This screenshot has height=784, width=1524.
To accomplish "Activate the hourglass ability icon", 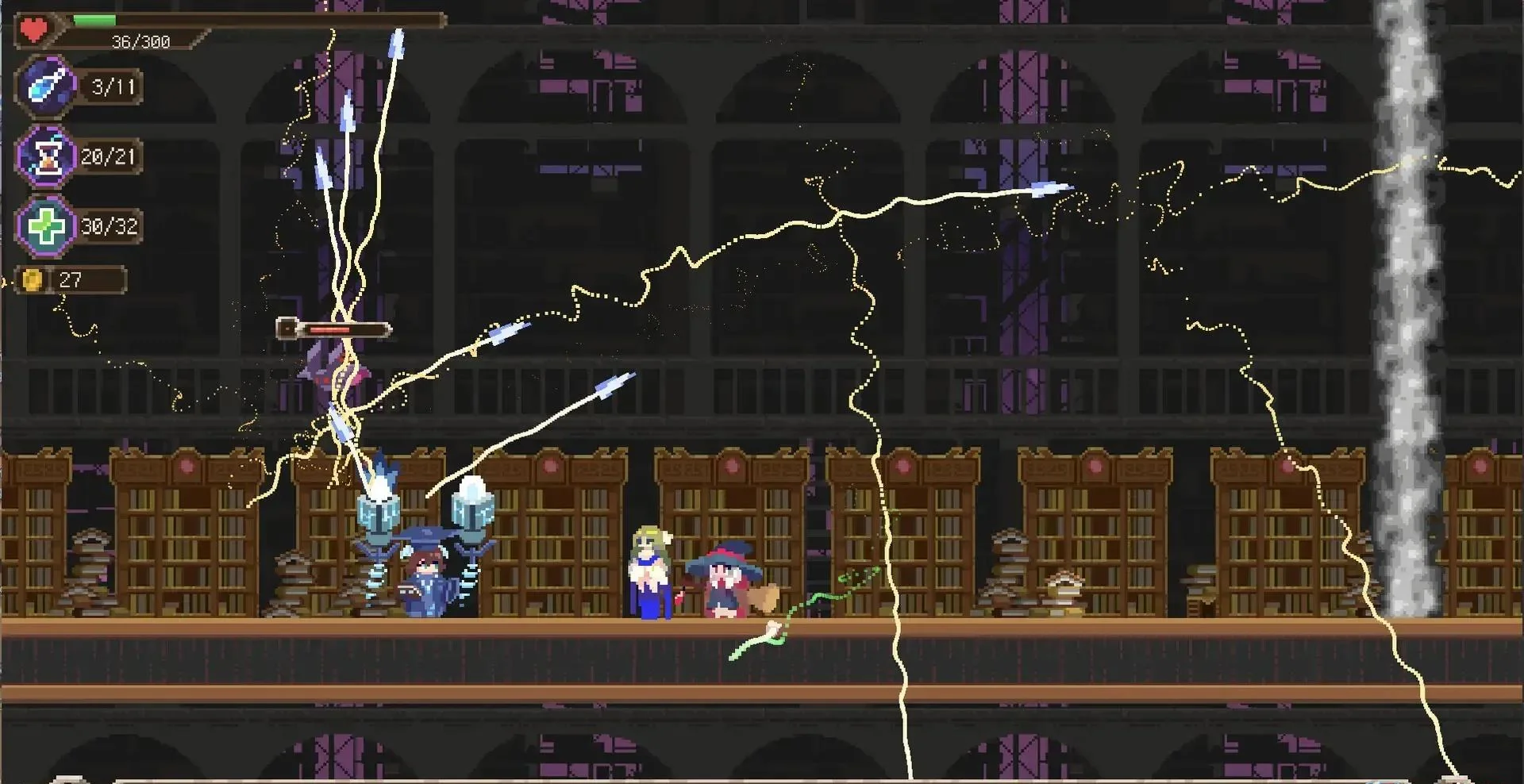I will 48,156.
